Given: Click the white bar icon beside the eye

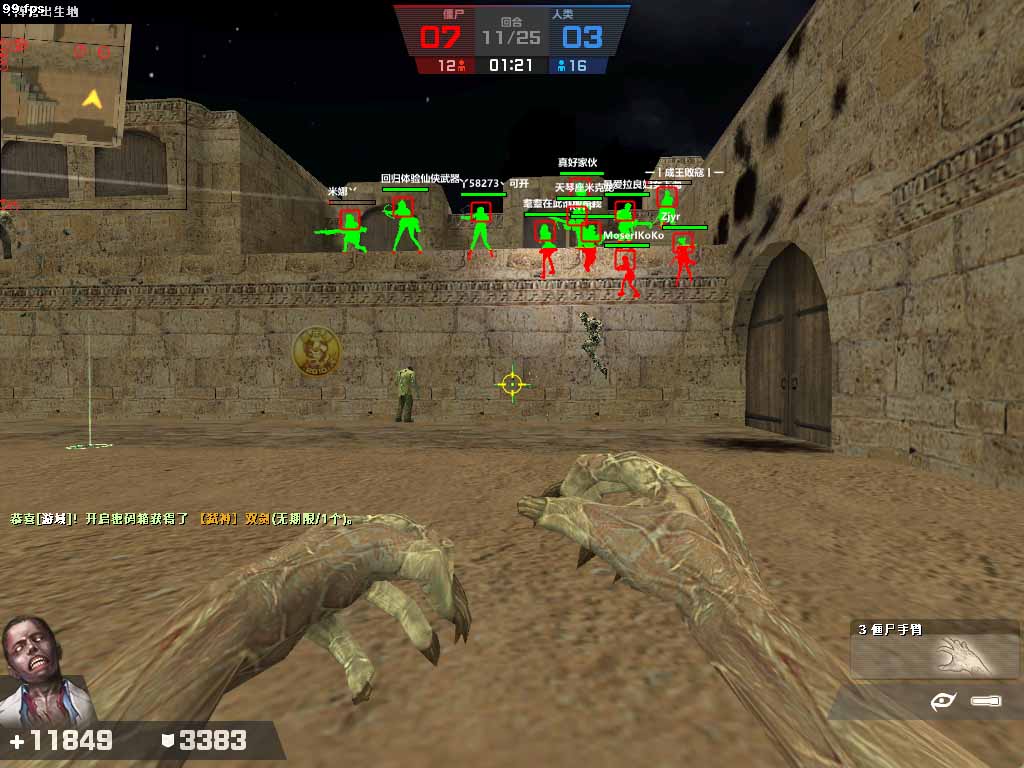Looking at the screenshot, I should pos(985,702).
